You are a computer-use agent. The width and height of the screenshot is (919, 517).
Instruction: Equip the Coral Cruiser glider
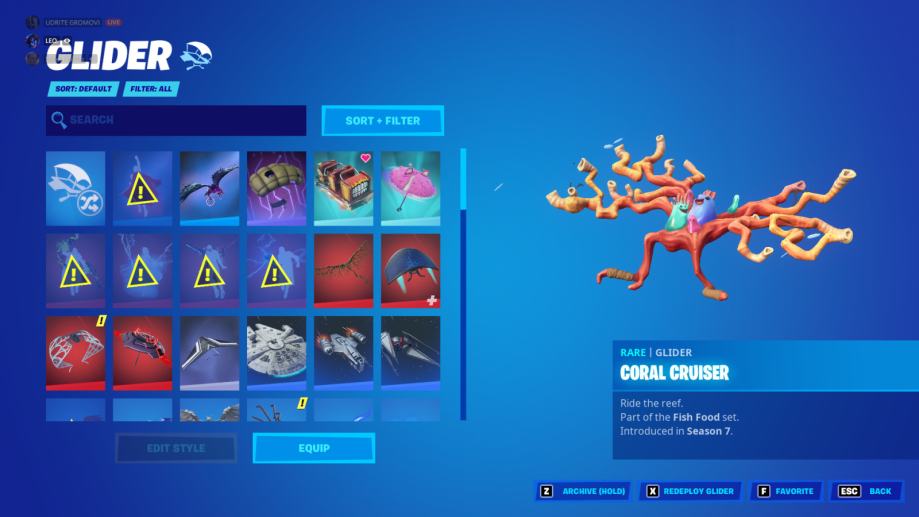[x=314, y=448]
